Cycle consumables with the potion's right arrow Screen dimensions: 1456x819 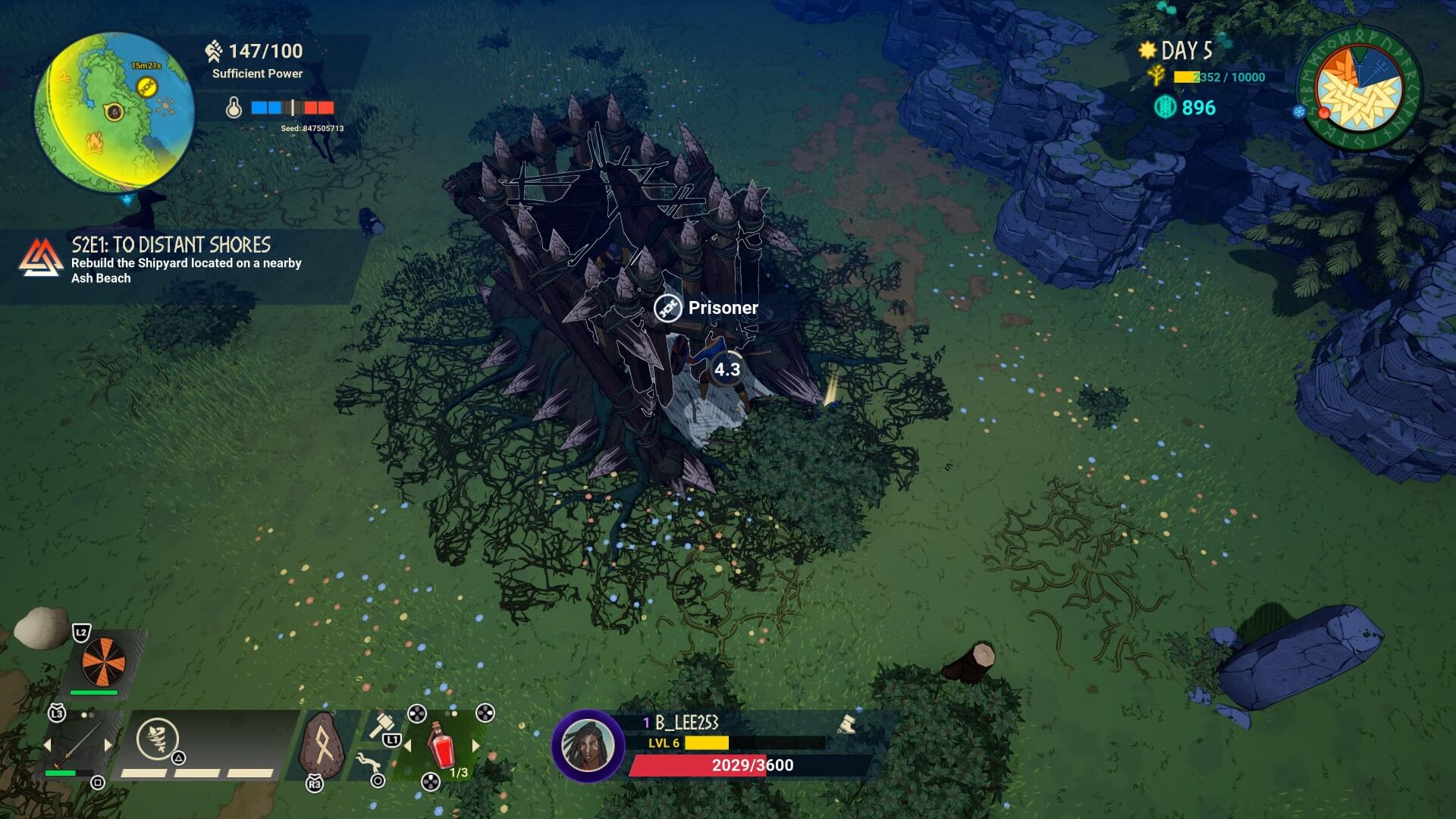[x=475, y=745]
